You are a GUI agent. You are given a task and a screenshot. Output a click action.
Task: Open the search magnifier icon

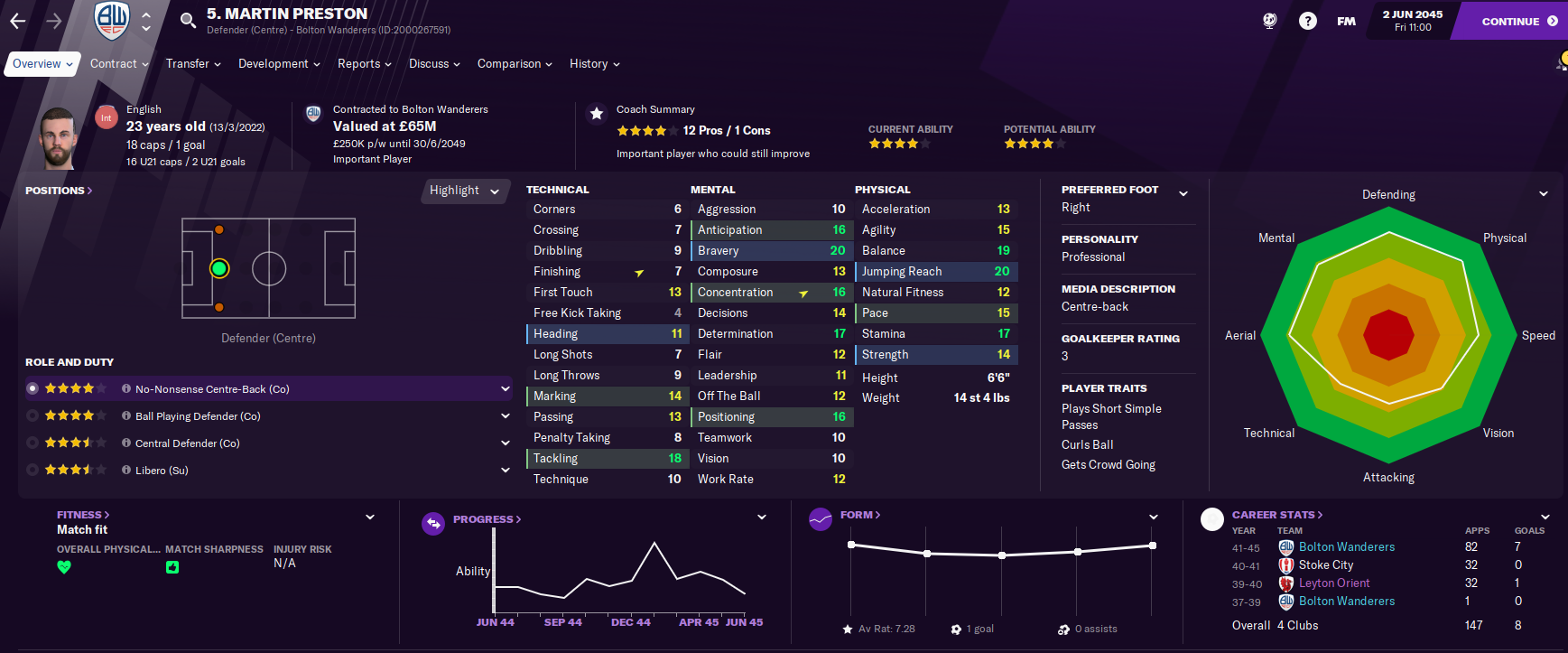(x=187, y=20)
